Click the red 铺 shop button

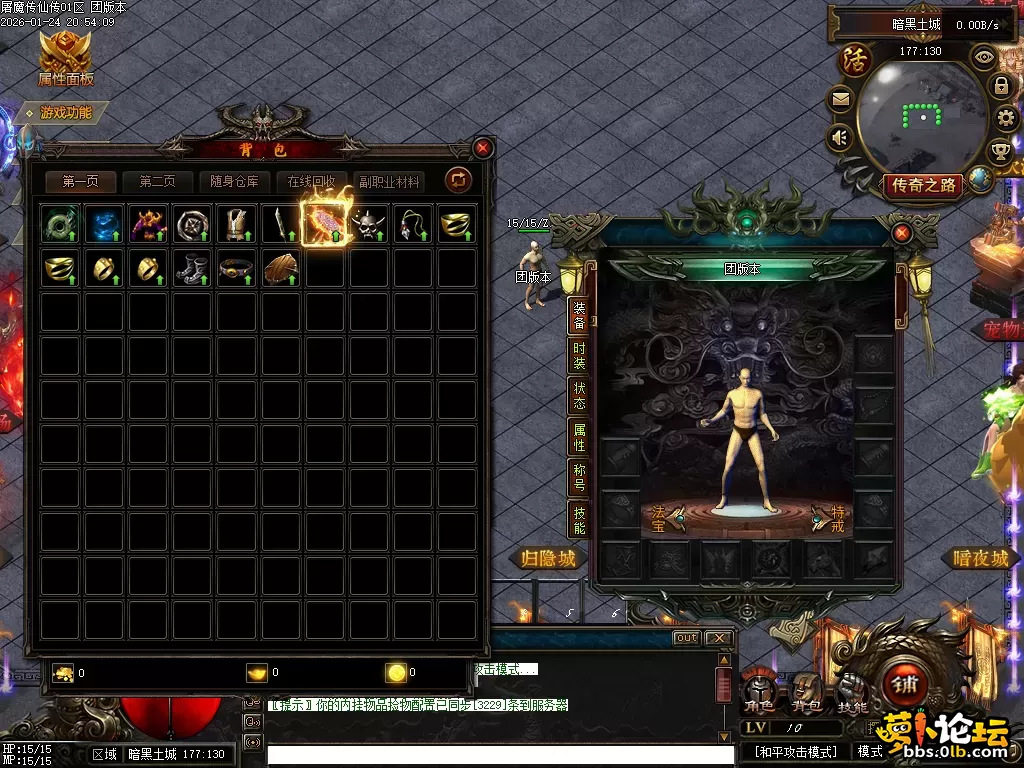pos(906,686)
